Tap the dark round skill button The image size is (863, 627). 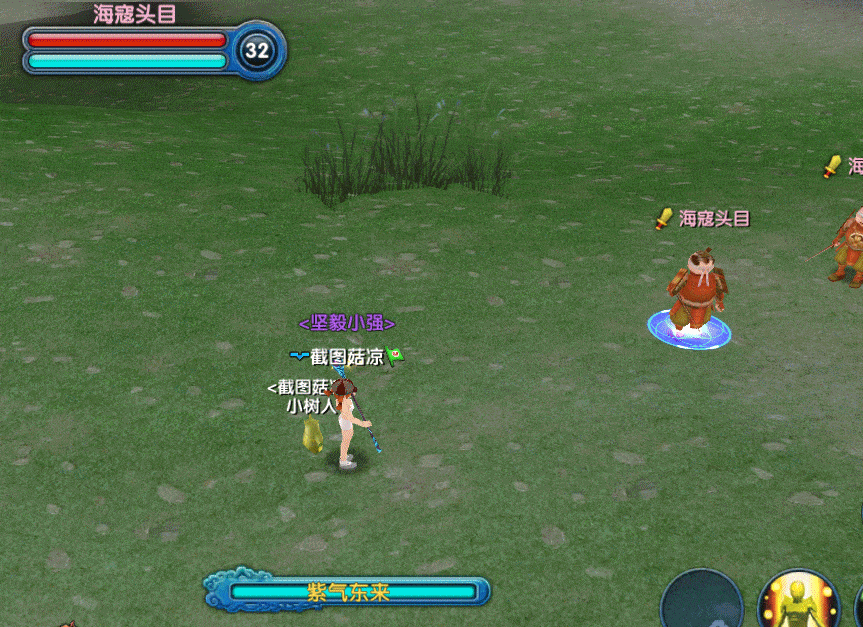702,604
